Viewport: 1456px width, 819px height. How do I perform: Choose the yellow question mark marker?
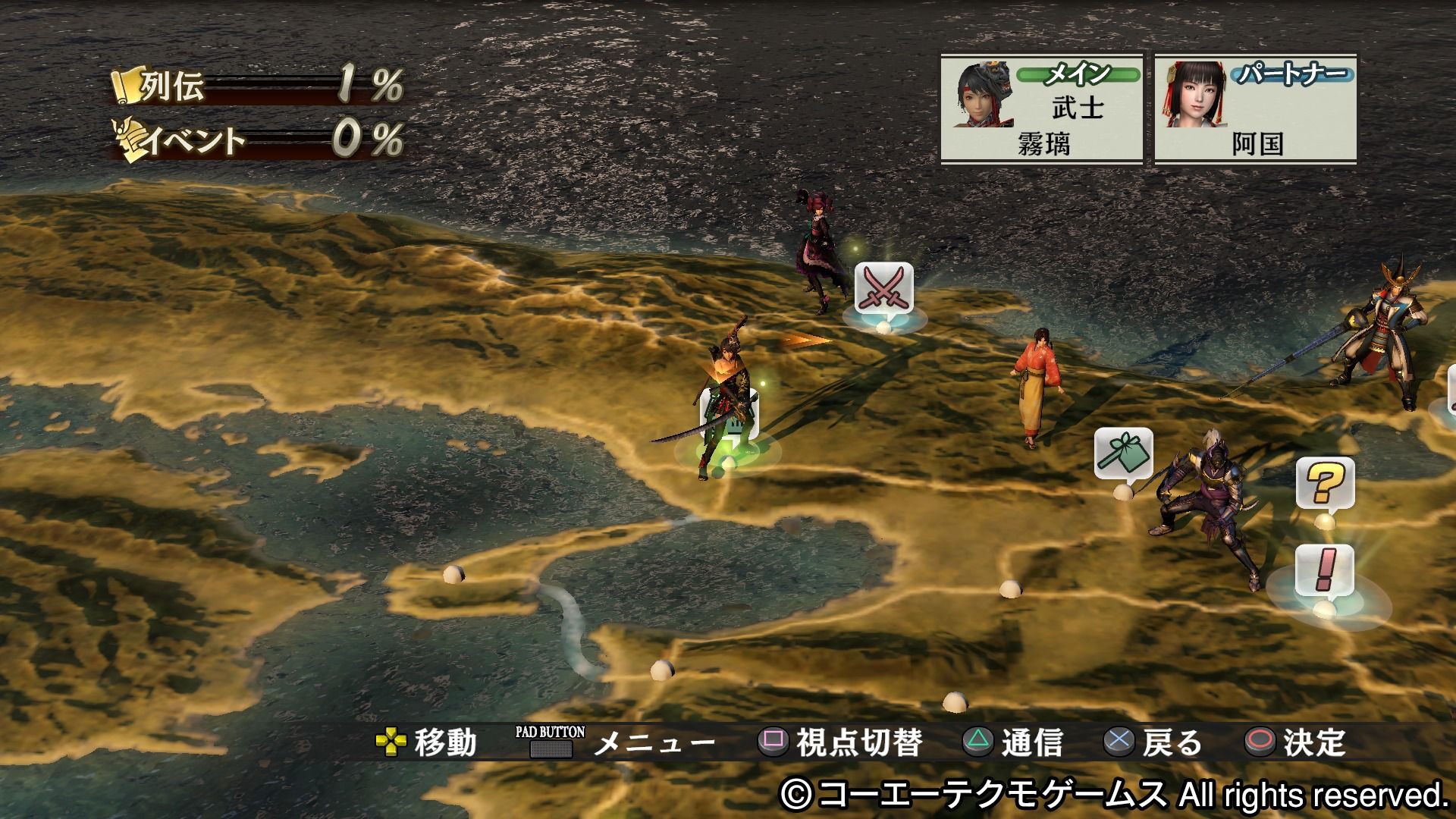(1324, 483)
